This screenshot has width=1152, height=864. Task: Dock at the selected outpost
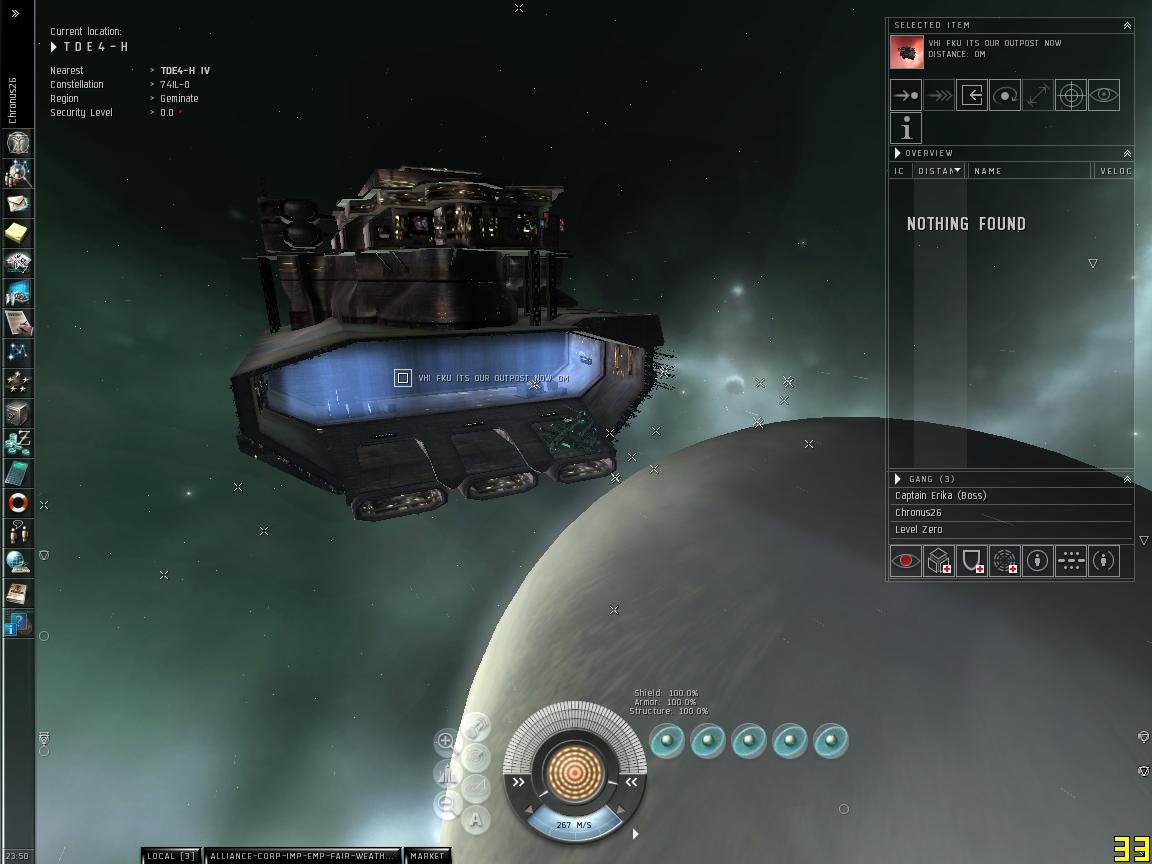[972, 95]
